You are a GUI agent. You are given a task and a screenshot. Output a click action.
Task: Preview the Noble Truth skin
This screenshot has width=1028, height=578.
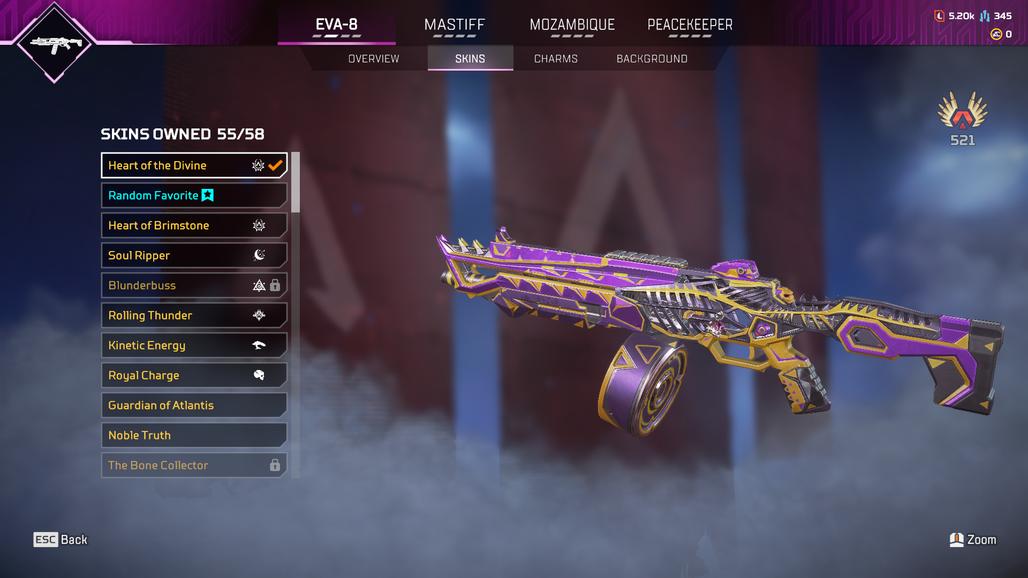[x=193, y=436]
